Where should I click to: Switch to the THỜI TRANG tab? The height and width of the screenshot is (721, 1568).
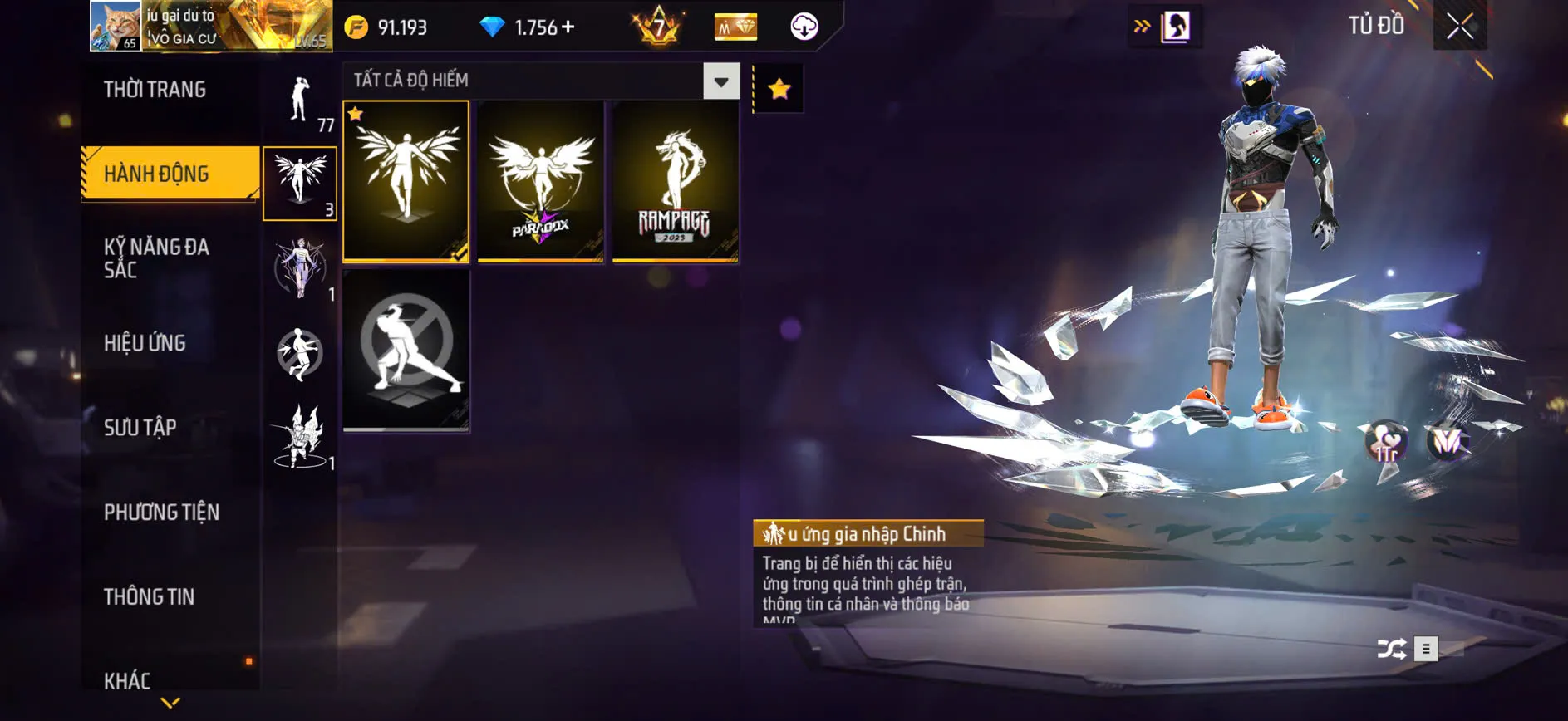point(156,89)
